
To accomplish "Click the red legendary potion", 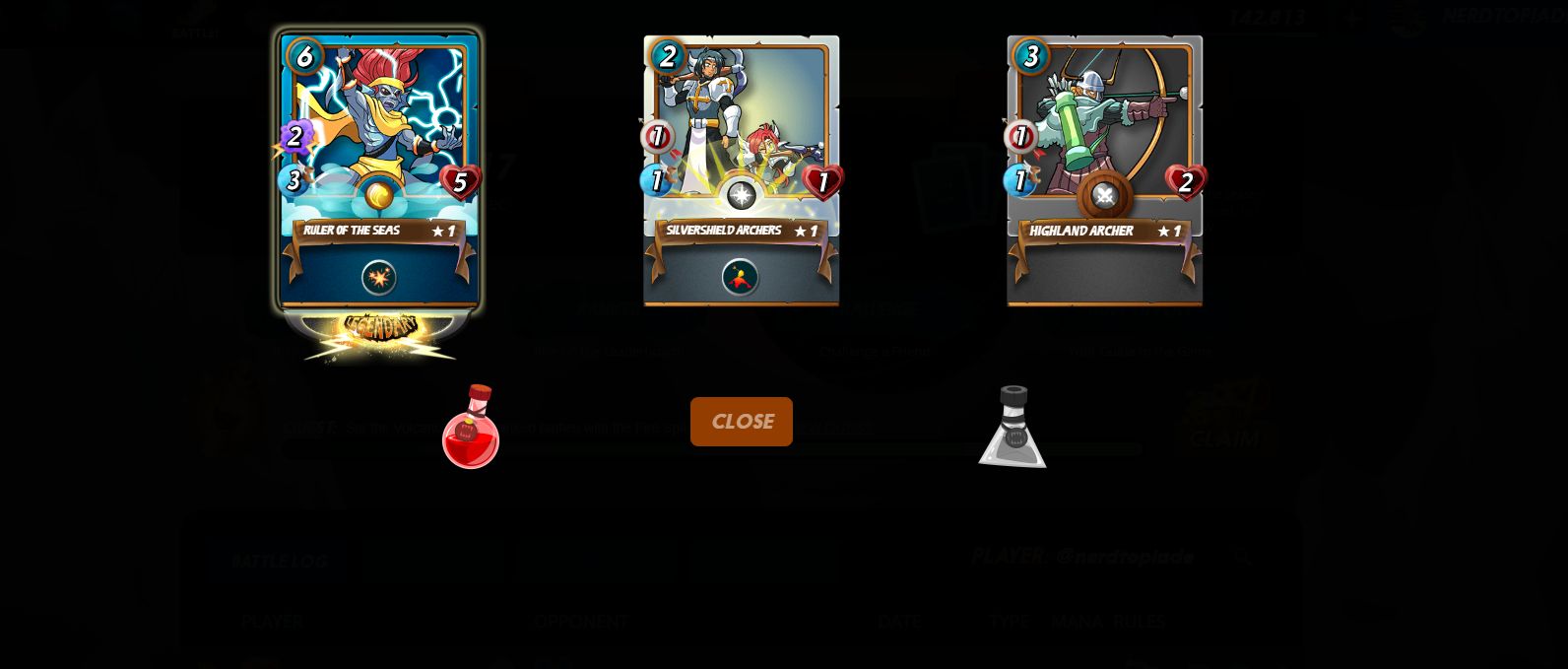I will (471, 428).
